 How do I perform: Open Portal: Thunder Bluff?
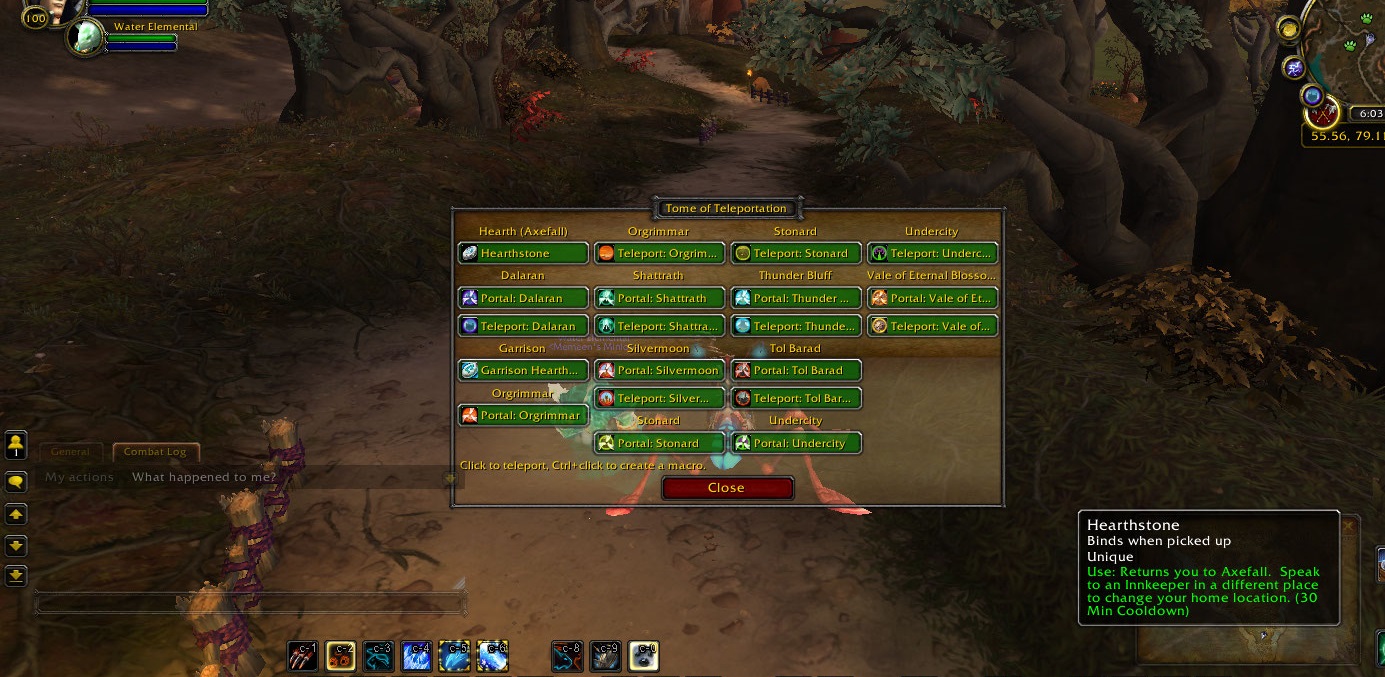796,298
